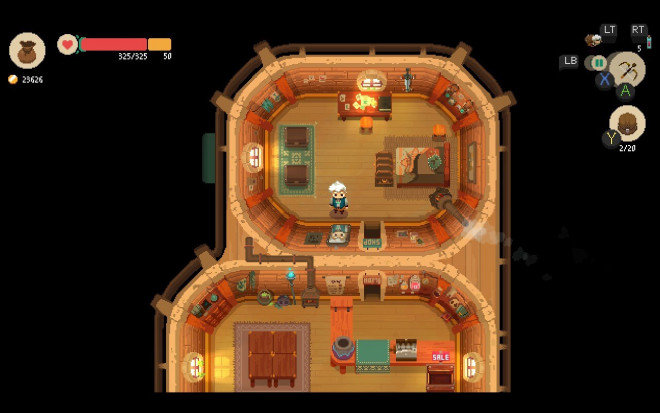The width and height of the screenshot is (660, 413).
Task: Open the backpack icon showing 2/20
Action: click(x=627, y=124)
